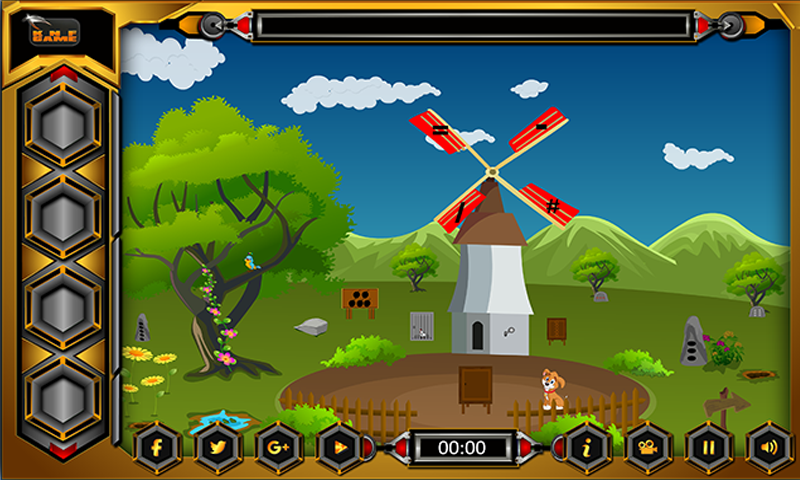Share the game on Facebook
The image size is (800, 480).
pos(157,447)
